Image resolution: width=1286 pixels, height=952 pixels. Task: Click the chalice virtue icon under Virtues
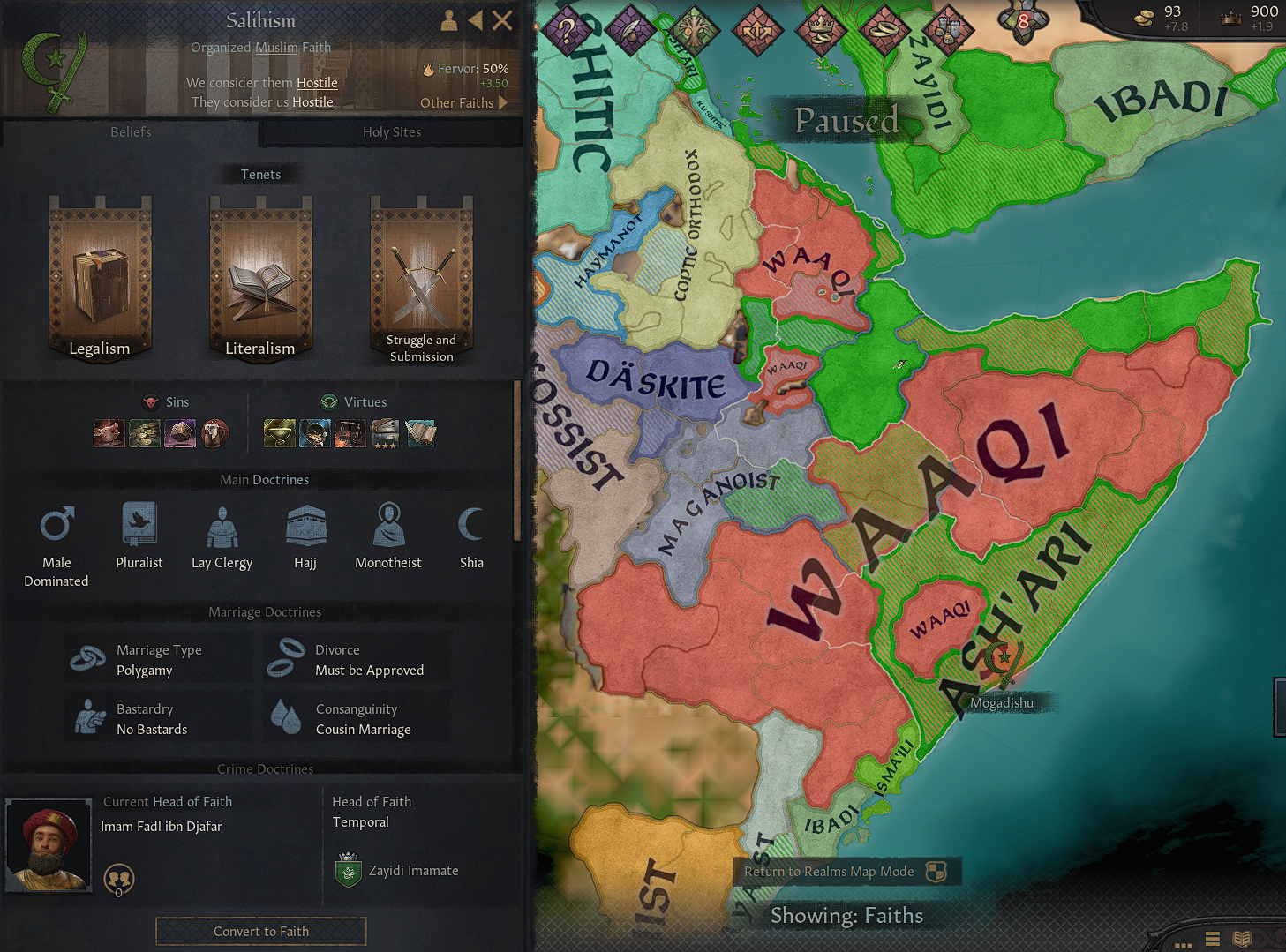point(279,433)
